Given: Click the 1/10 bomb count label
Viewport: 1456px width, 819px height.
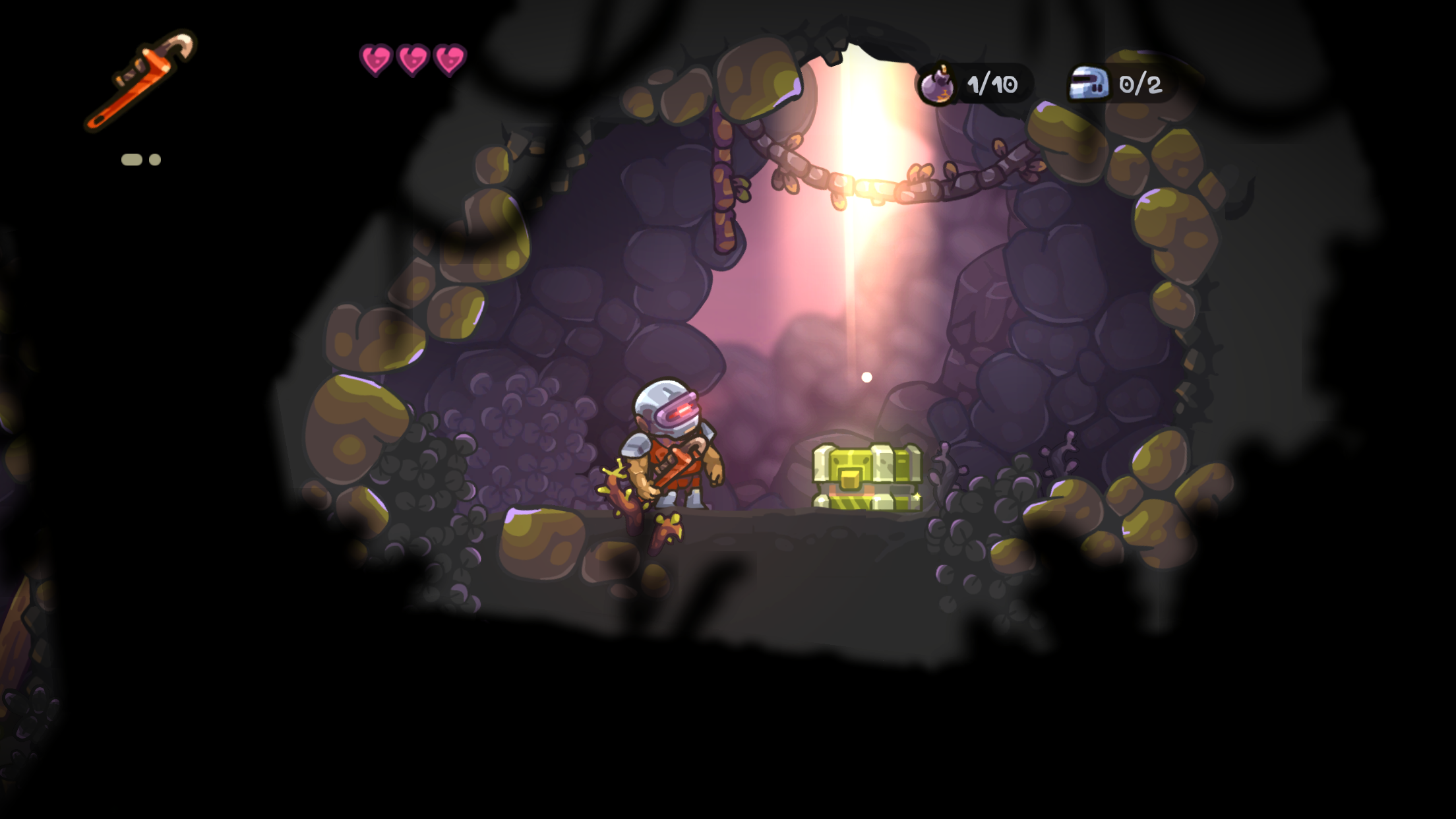Looking at the screenshot, I should click(x=991, y=84).
